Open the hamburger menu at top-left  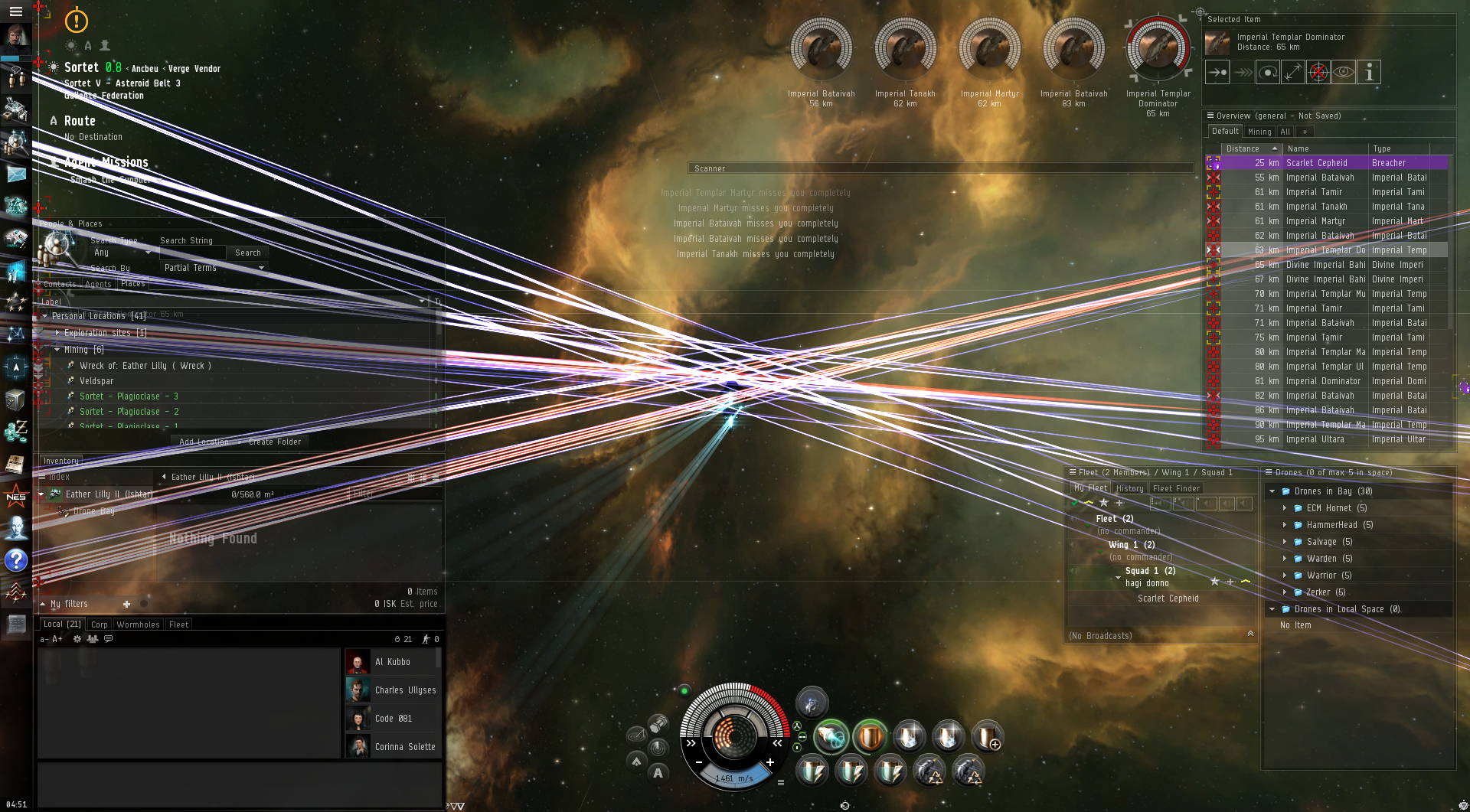point(15,11)
